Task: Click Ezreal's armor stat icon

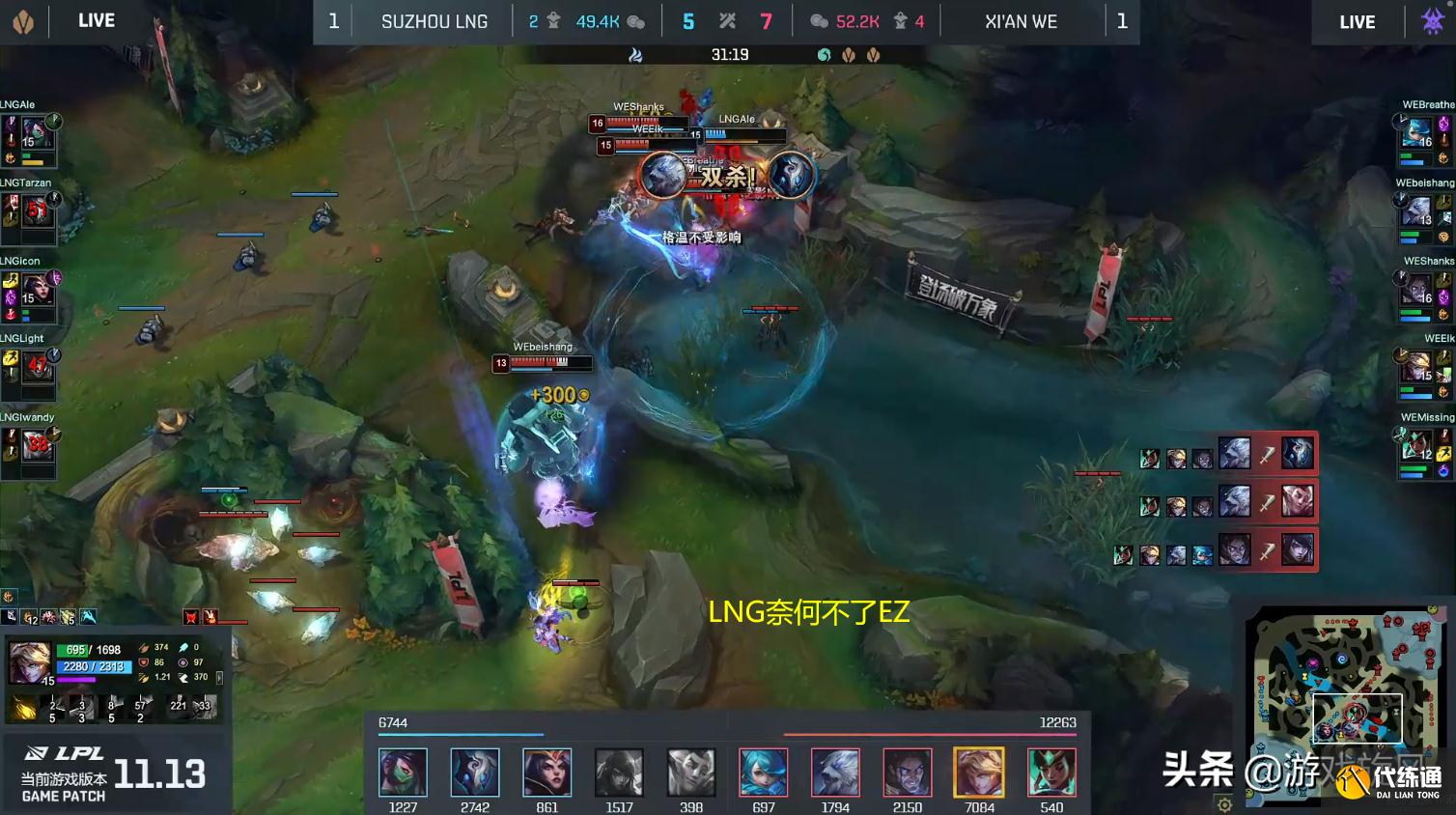Action: click(143, 663)
